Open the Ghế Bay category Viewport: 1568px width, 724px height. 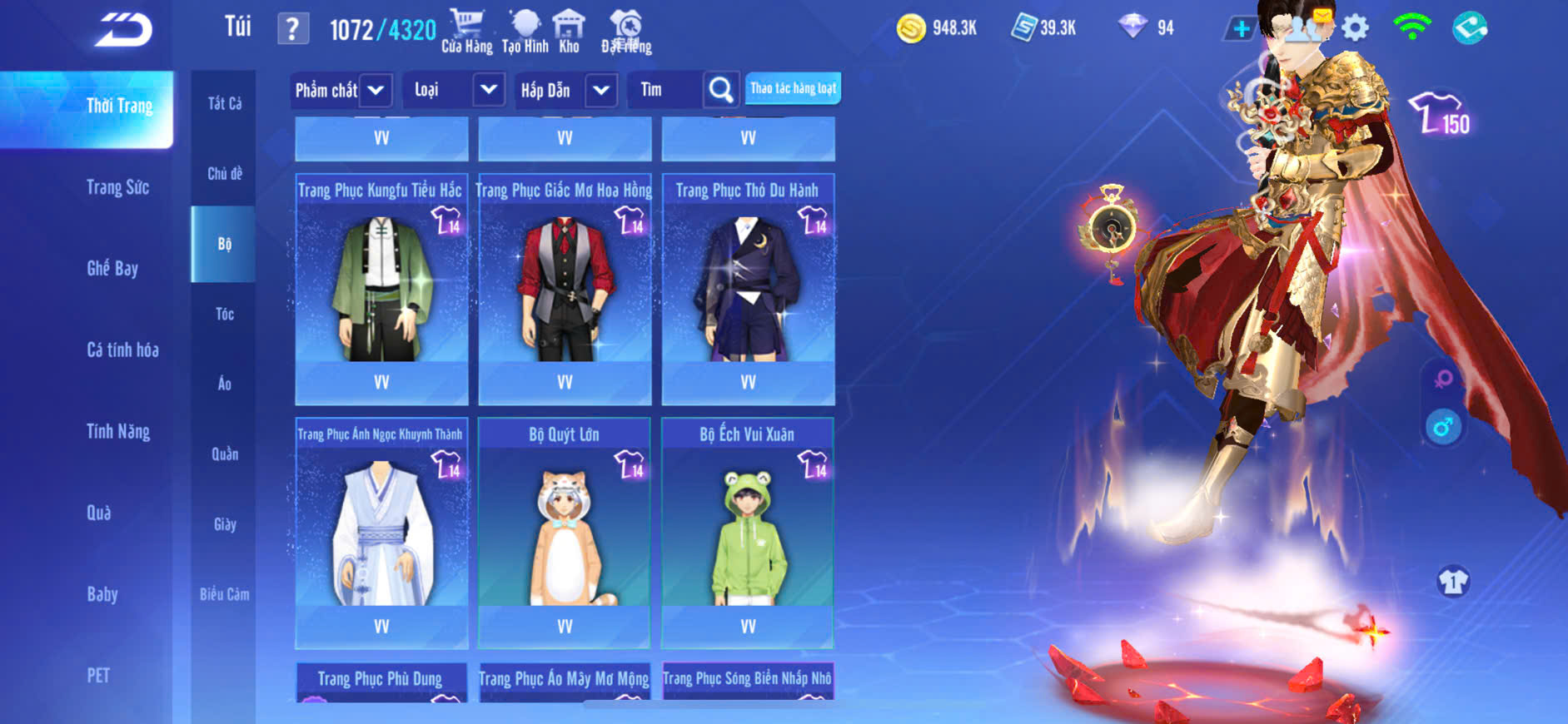coord(112,268)
